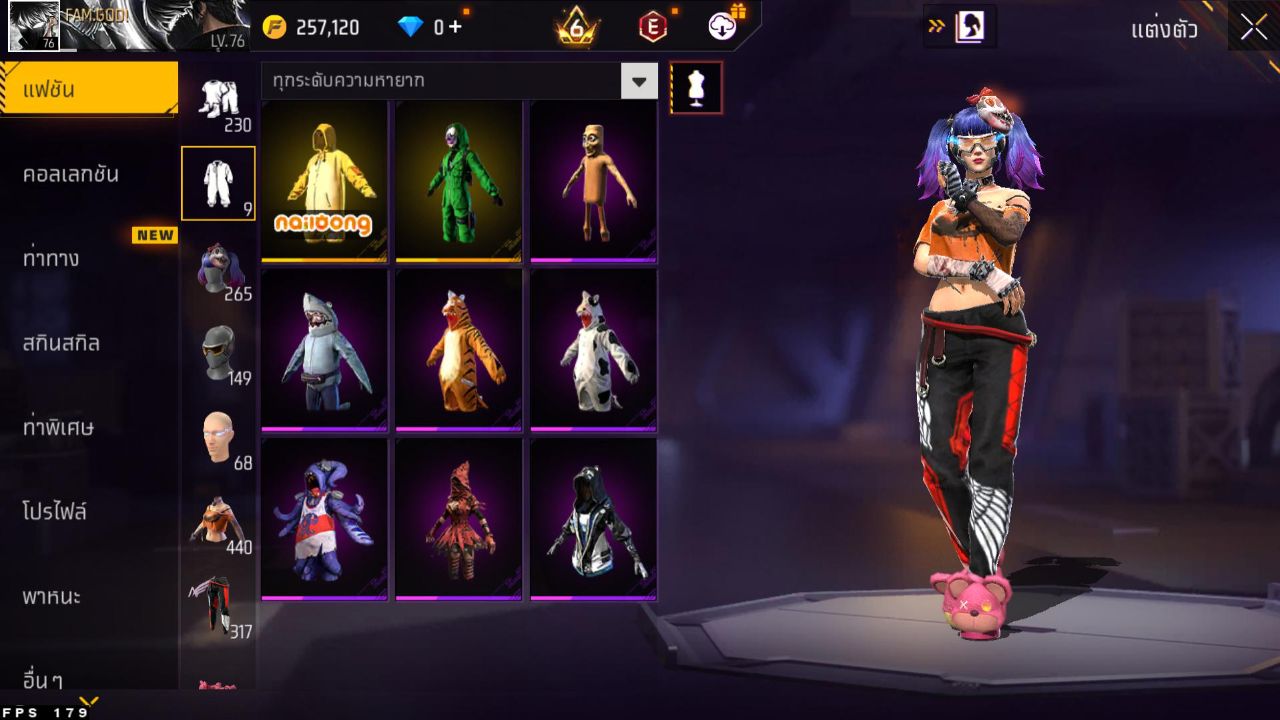Viewport: 1280px width, 720px height.
Task: Choose the purple octopus costume
Action: tap(324, 518)
